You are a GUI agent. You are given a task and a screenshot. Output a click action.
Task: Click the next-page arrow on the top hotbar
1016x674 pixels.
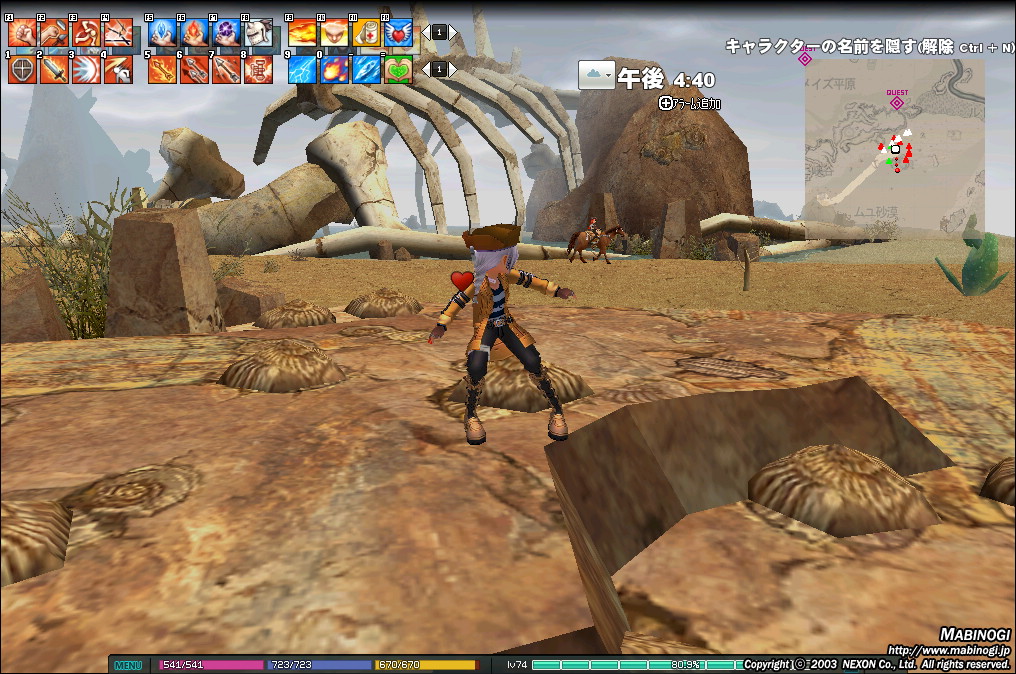click(452, 32)
